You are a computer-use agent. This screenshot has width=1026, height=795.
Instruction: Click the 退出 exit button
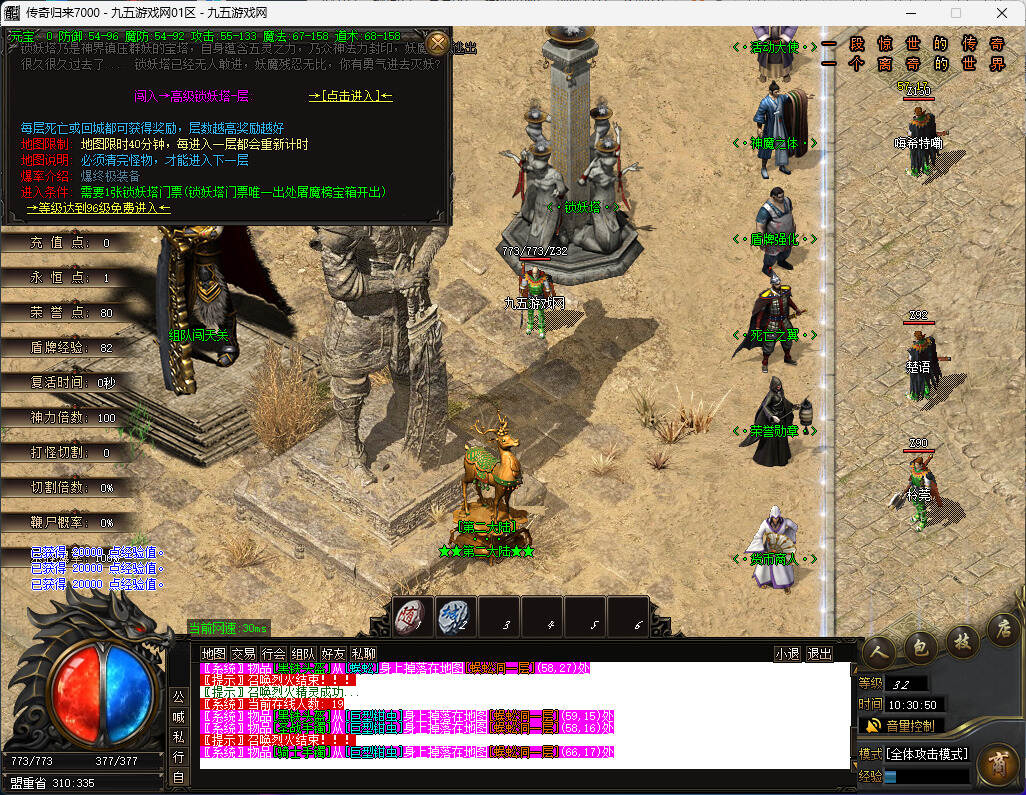[819, 653]
